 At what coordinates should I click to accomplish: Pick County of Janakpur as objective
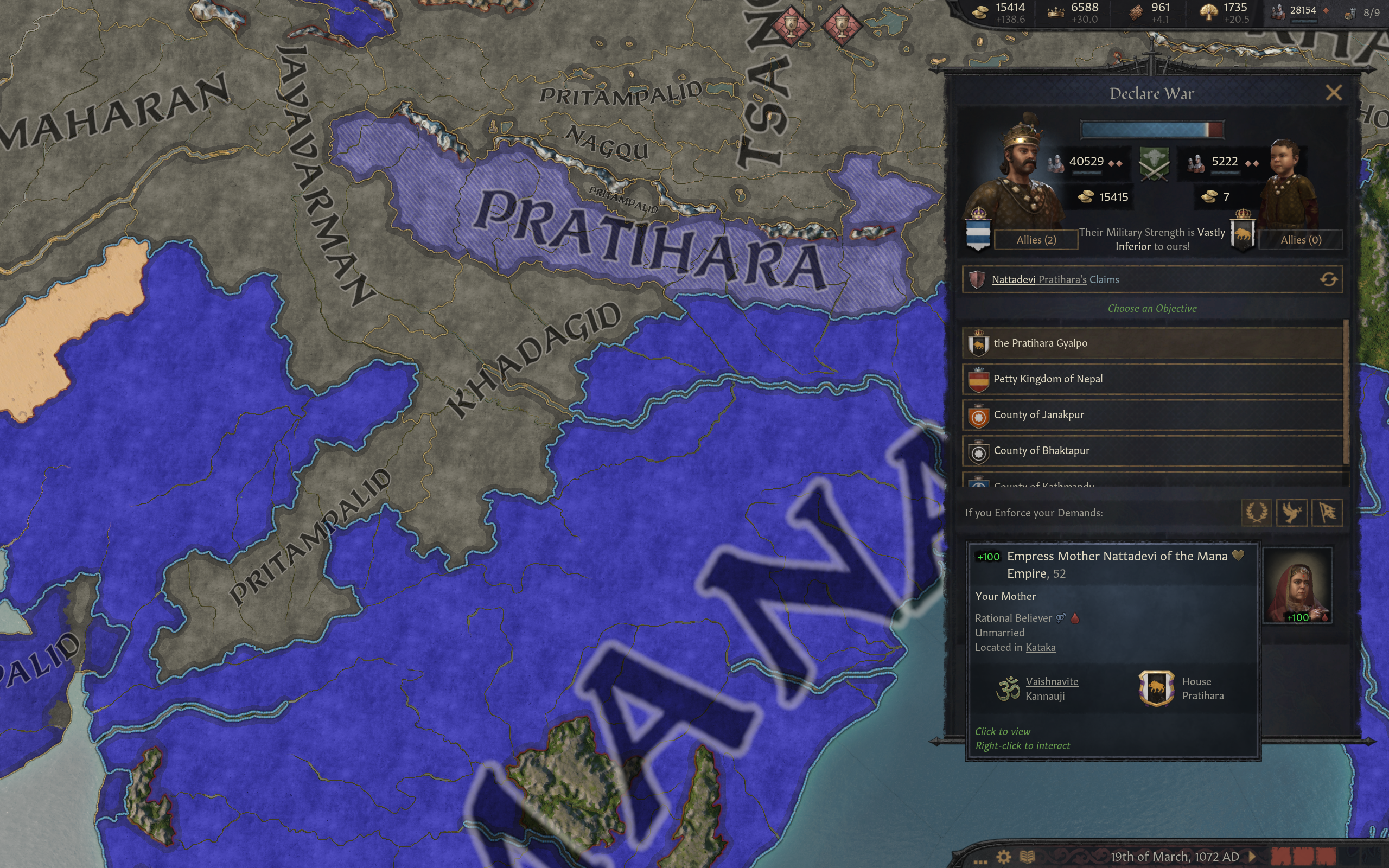point(1152,414)
